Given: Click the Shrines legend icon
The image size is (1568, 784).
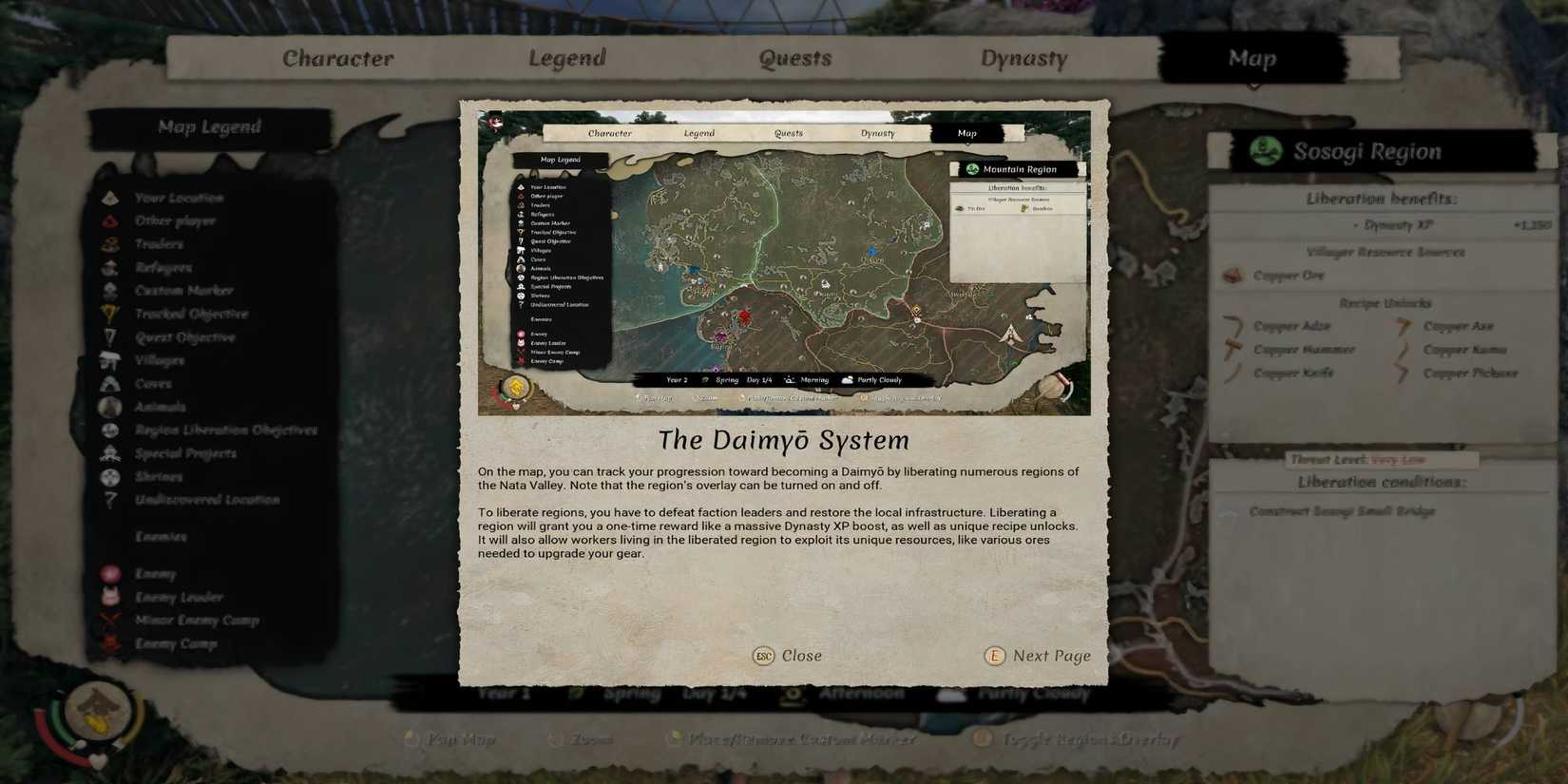Looking at the screenshot, I should (111, 476).
